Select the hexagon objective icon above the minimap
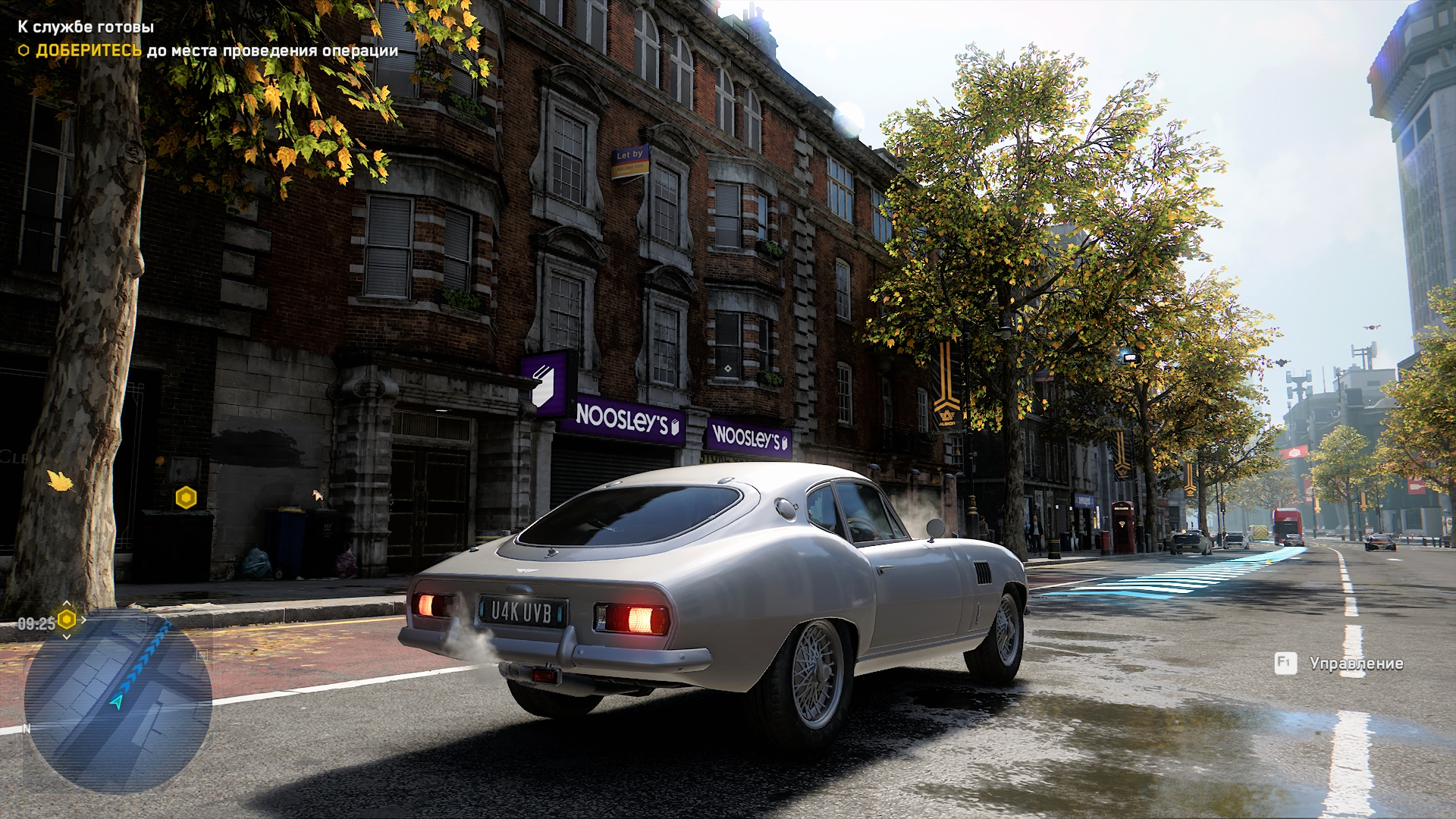Screen dimensions: 1456x819 point(67,620)
